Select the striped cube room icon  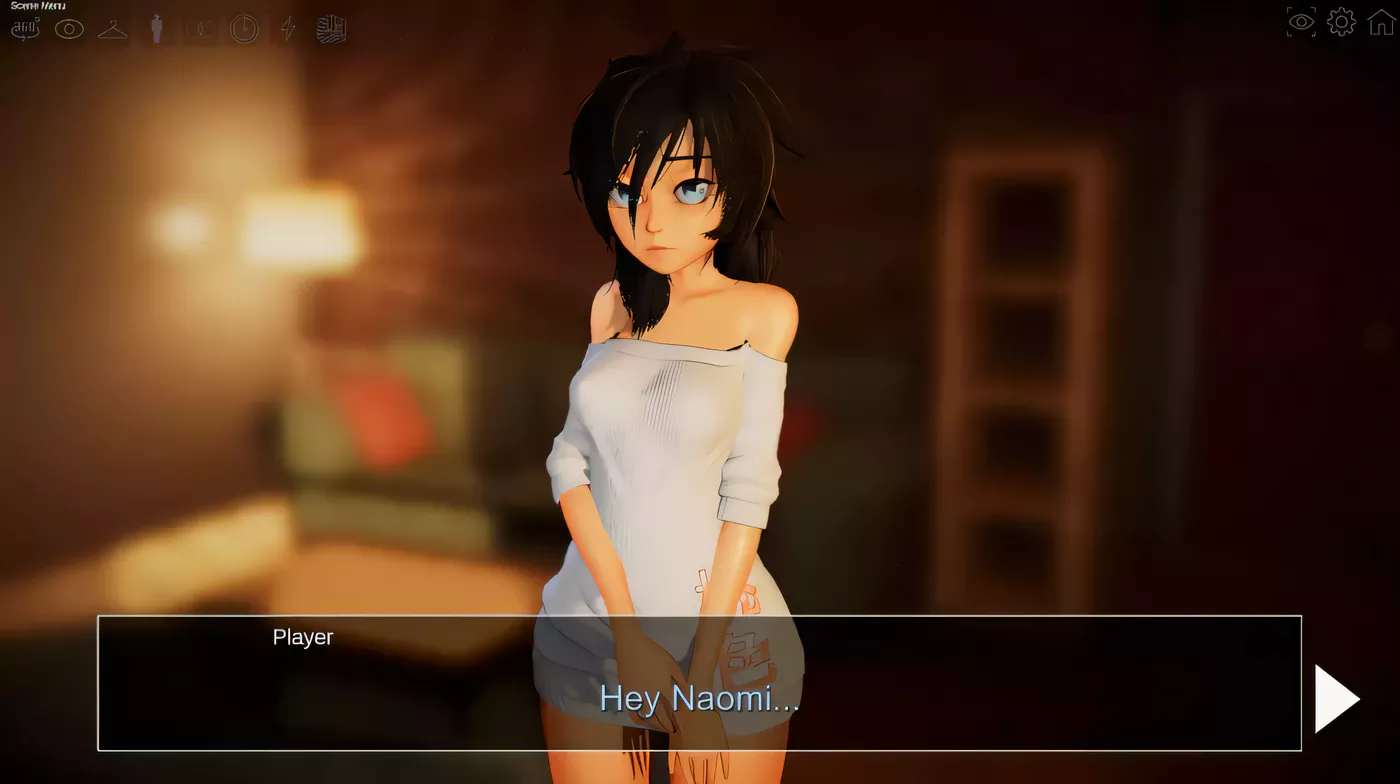(332, 29)
